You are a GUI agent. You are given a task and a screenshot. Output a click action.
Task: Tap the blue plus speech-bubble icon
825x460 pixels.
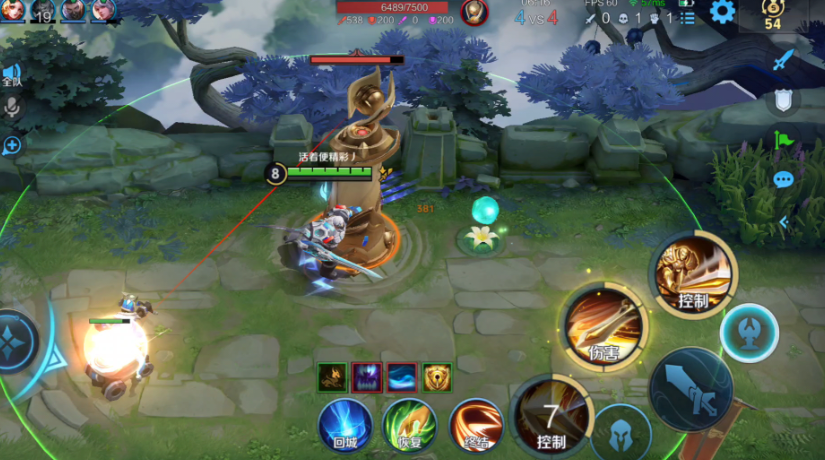pyautogui.click(x=12, y=146)
